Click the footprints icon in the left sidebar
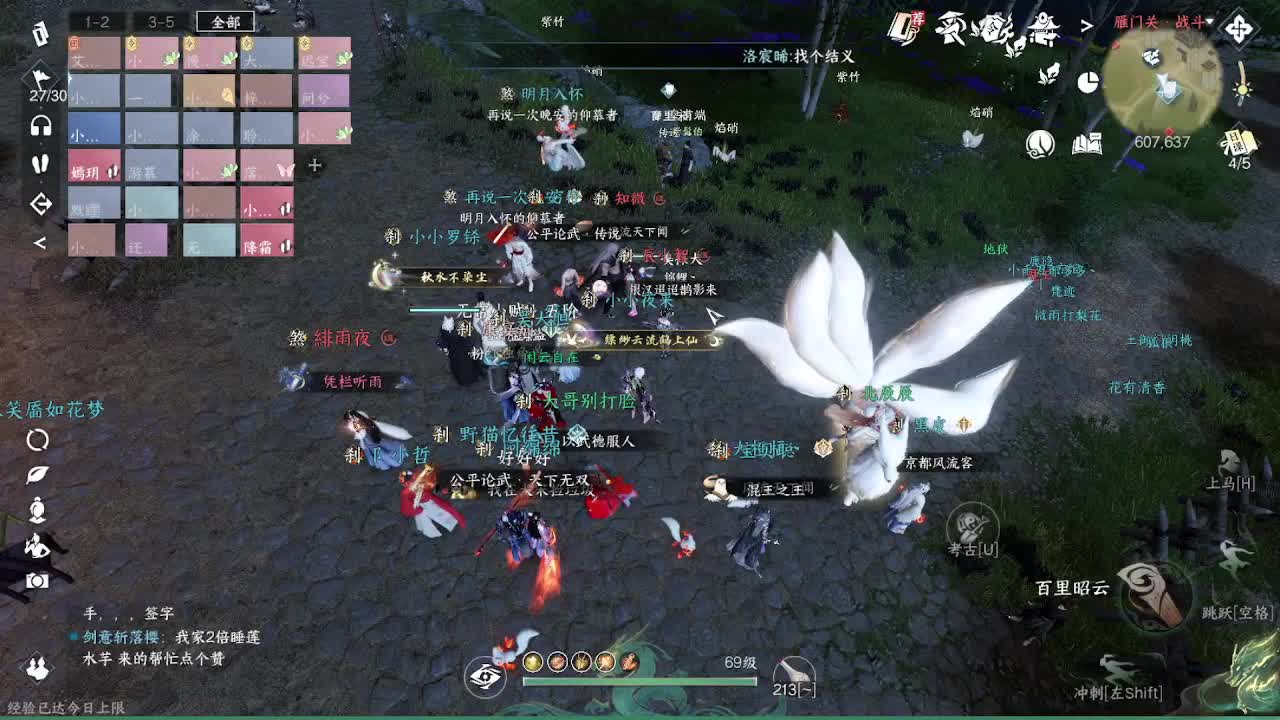Image resolution: width=1280 pixels, height=720 pixels. click(x=40, y=165)
